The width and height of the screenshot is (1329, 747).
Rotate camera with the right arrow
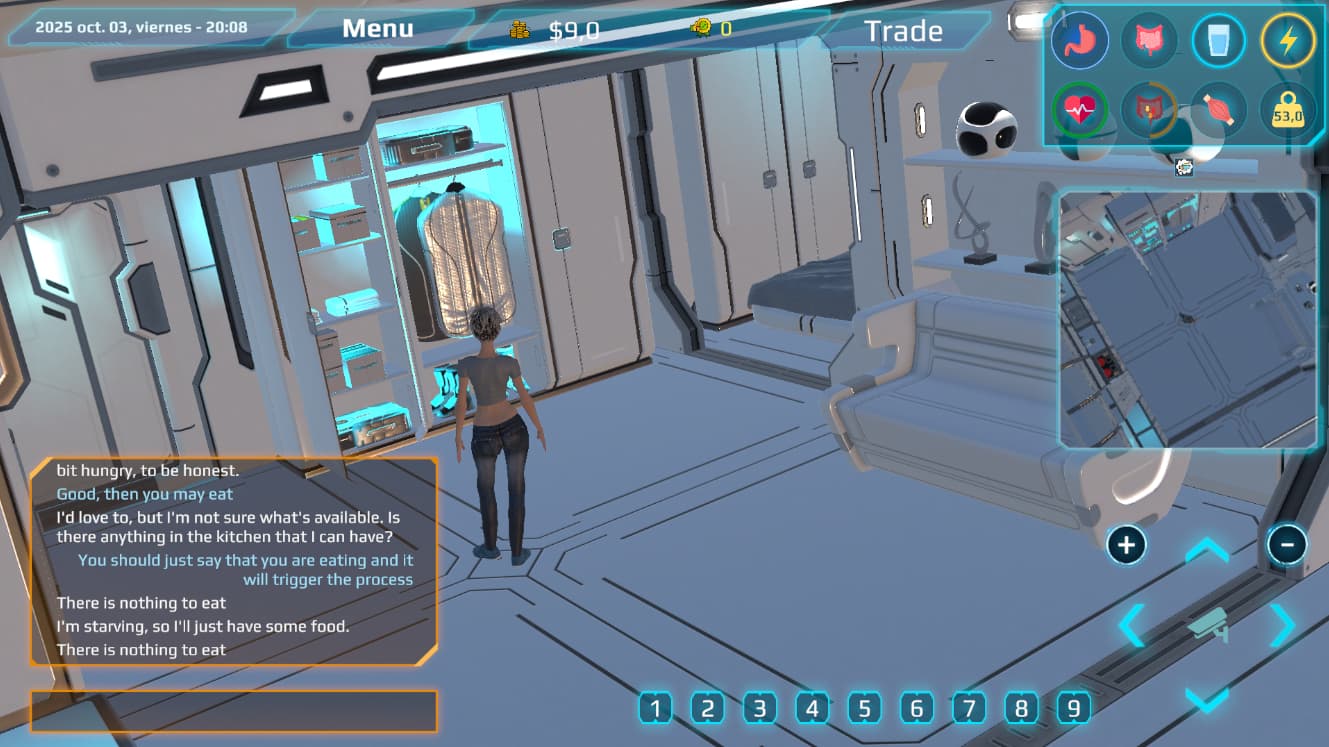click(1282, 625)
